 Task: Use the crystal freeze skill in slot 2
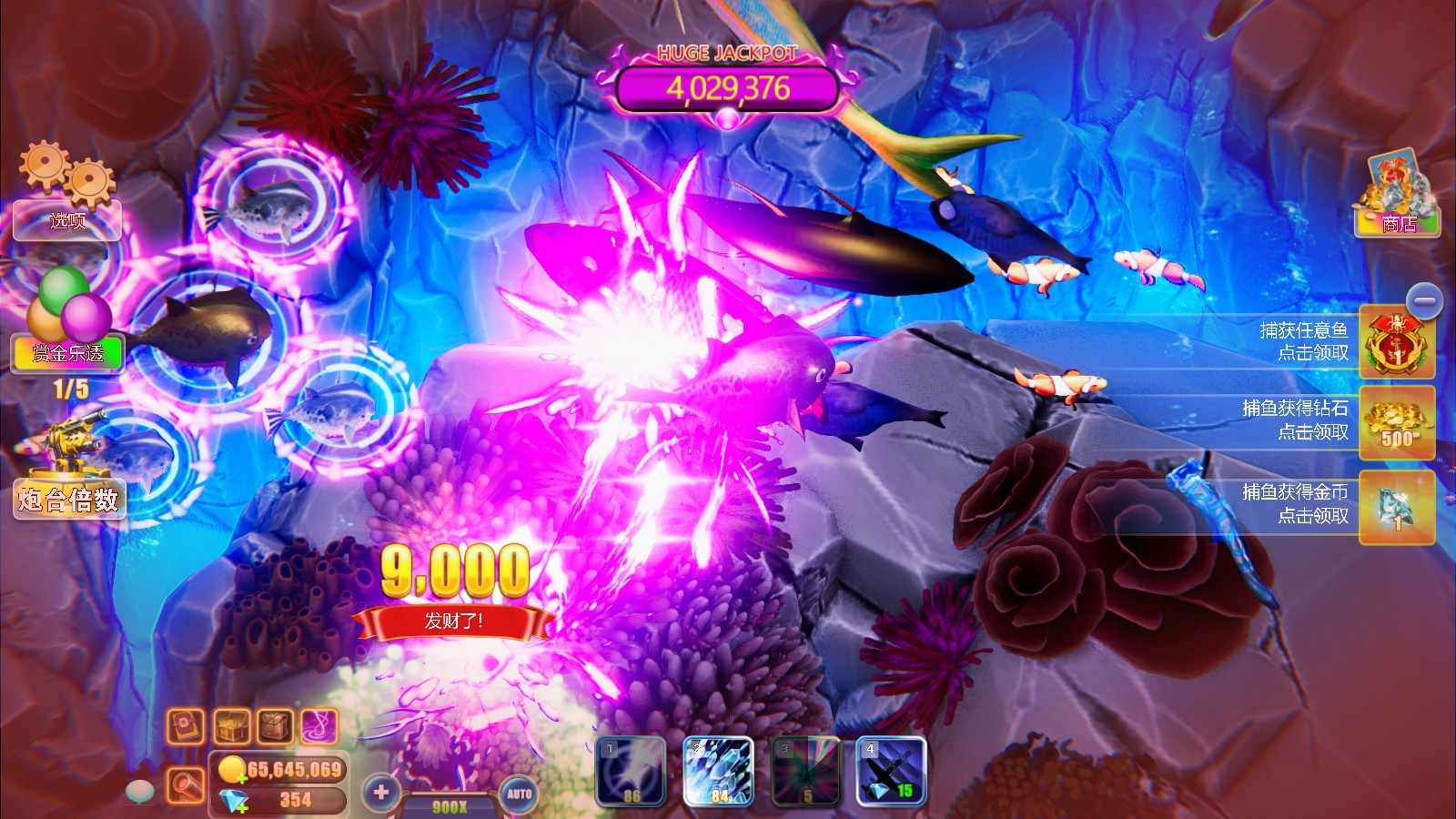pyautogui.click(x=717, y=772)
